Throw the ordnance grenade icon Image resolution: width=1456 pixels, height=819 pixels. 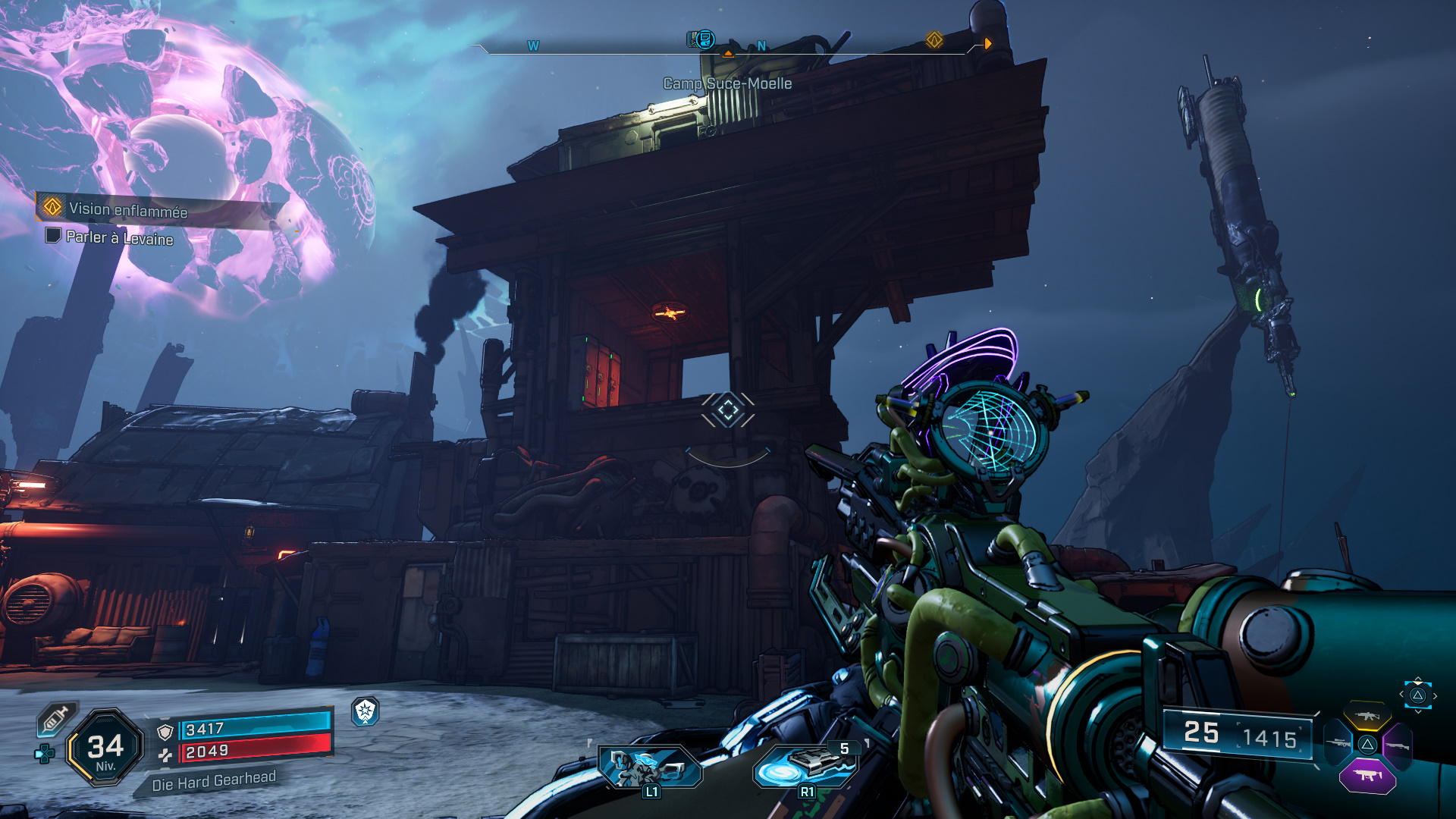pyautogui.click(x=805, y=767)
